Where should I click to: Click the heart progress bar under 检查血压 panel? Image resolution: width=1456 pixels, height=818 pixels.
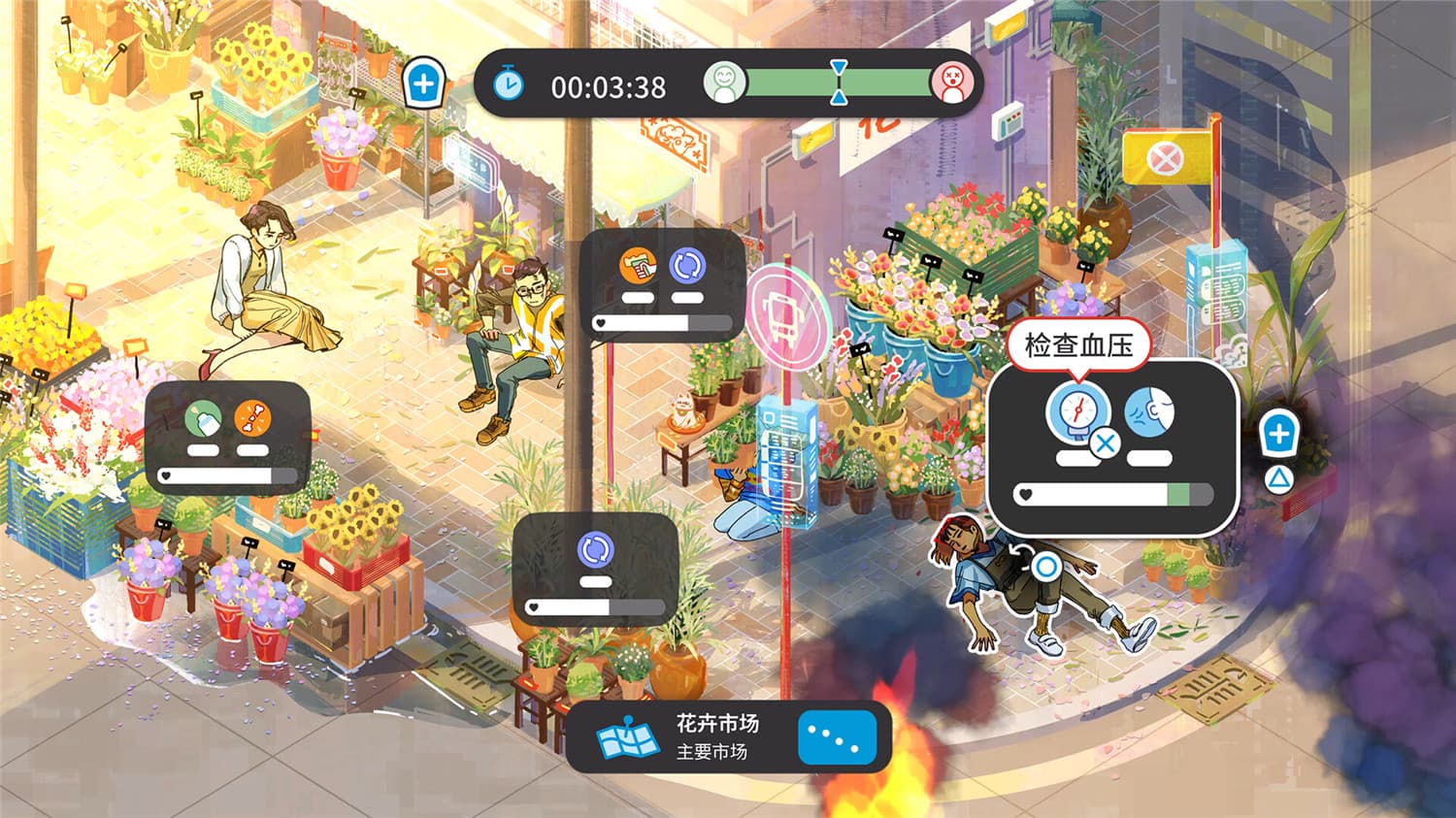(1112, 494)
